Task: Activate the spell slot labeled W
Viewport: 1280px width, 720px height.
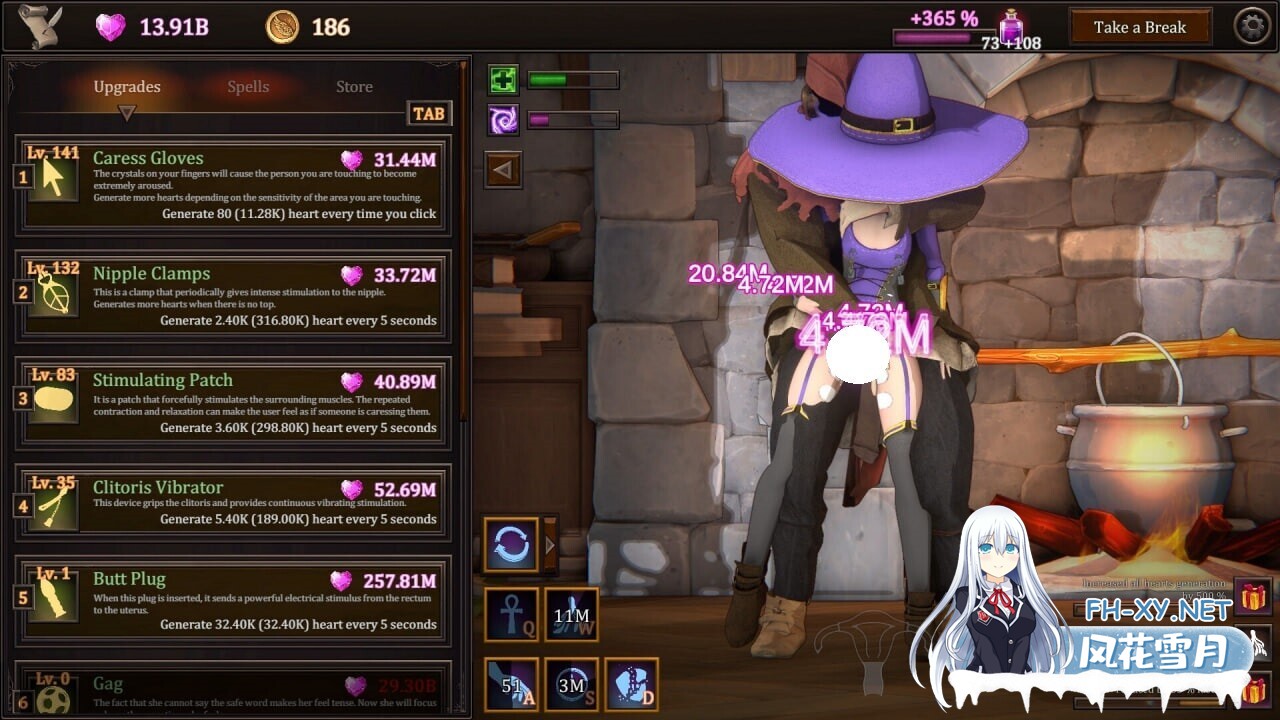Action: coord(571,614)
